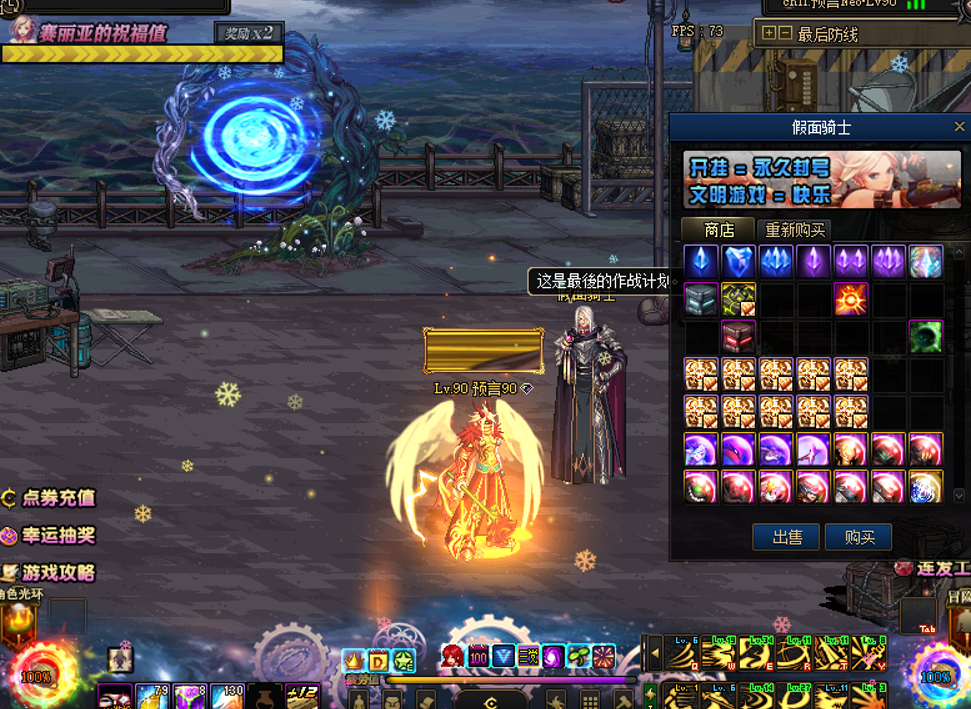Select the green vortex orb shop item
Image resolution: width=971 pixels, height=709 pixels.
[x=926, y=336]
